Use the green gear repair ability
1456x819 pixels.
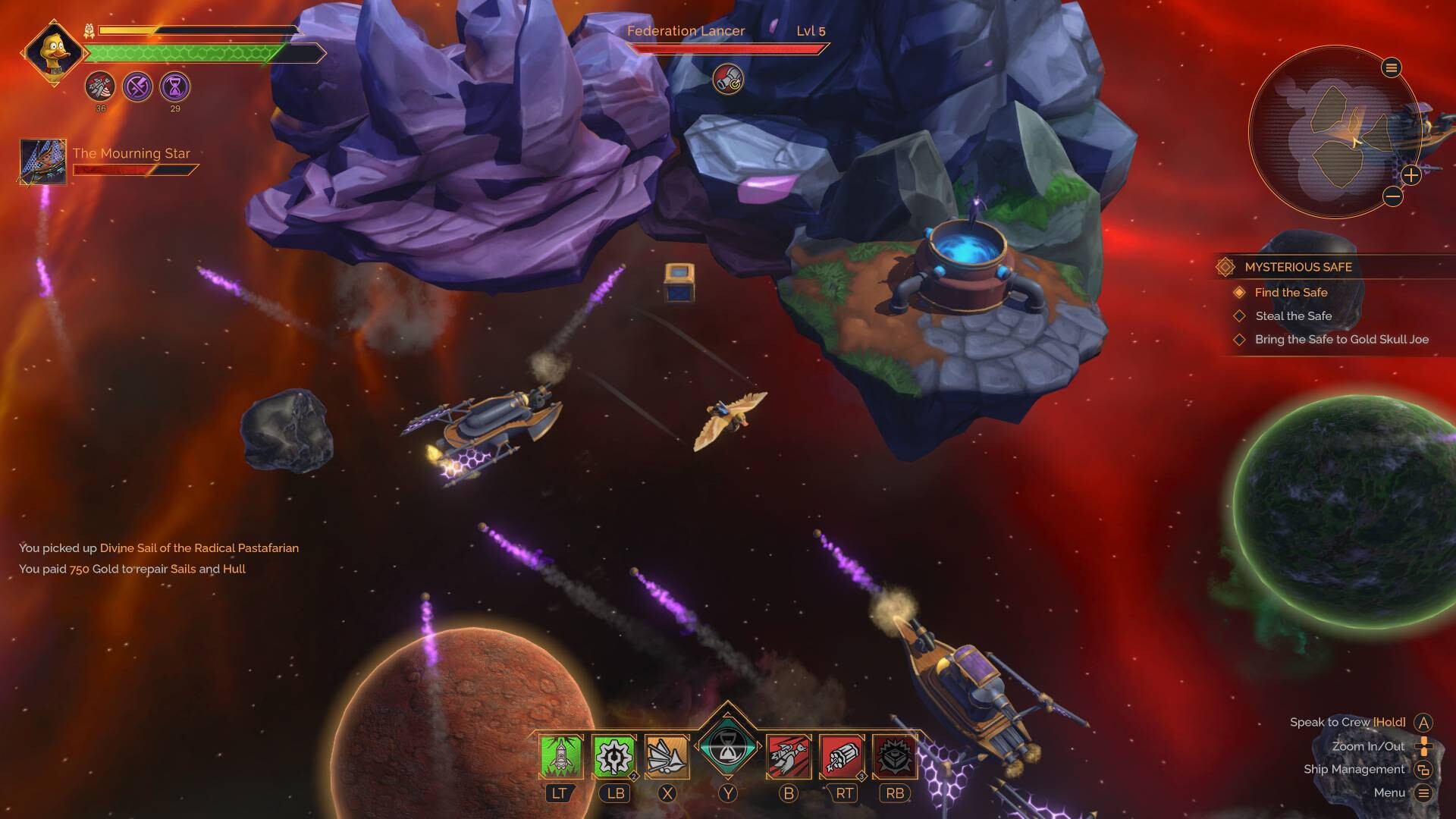[x=613, y=756]
